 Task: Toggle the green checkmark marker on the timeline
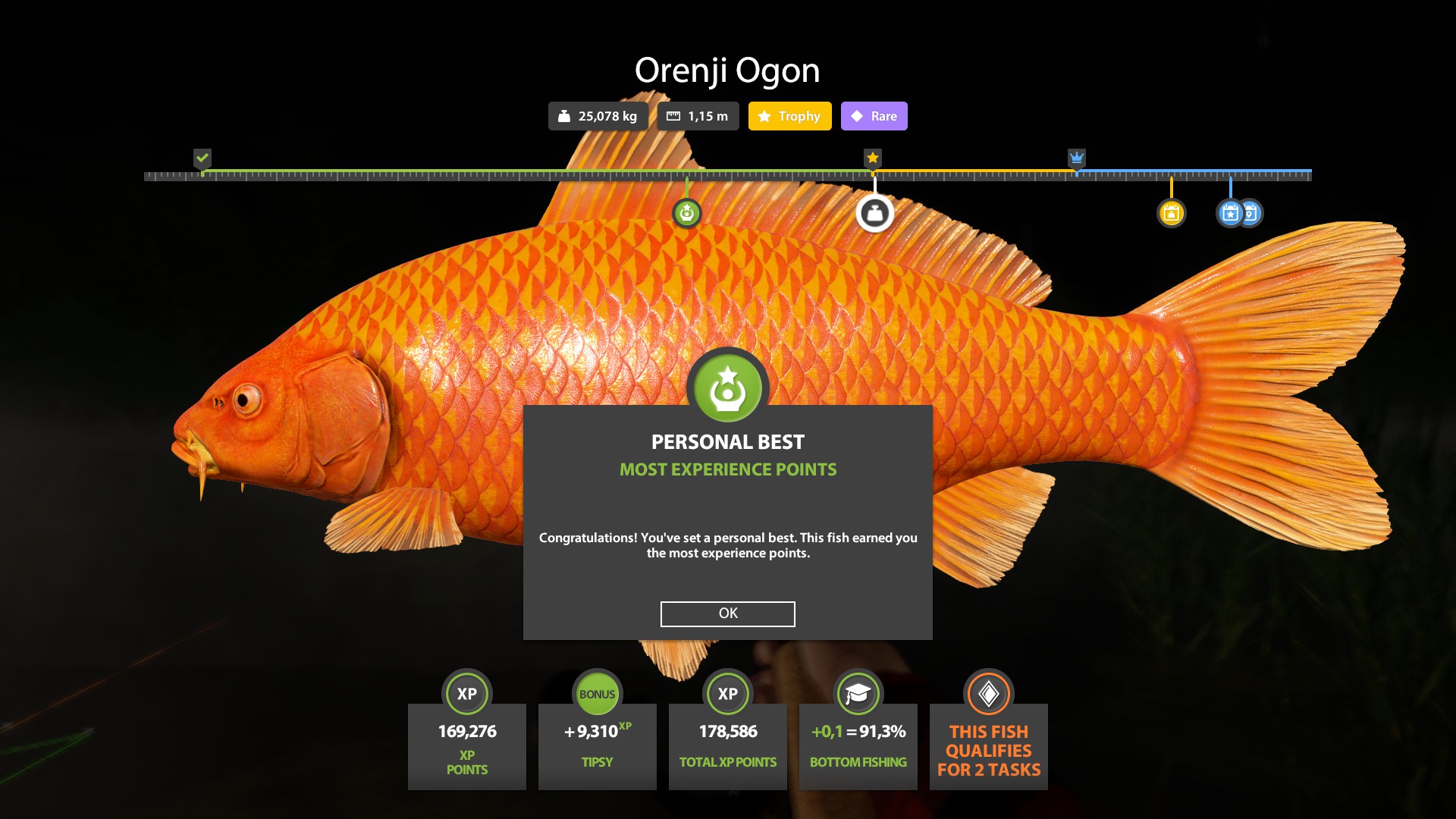(202, 158)
